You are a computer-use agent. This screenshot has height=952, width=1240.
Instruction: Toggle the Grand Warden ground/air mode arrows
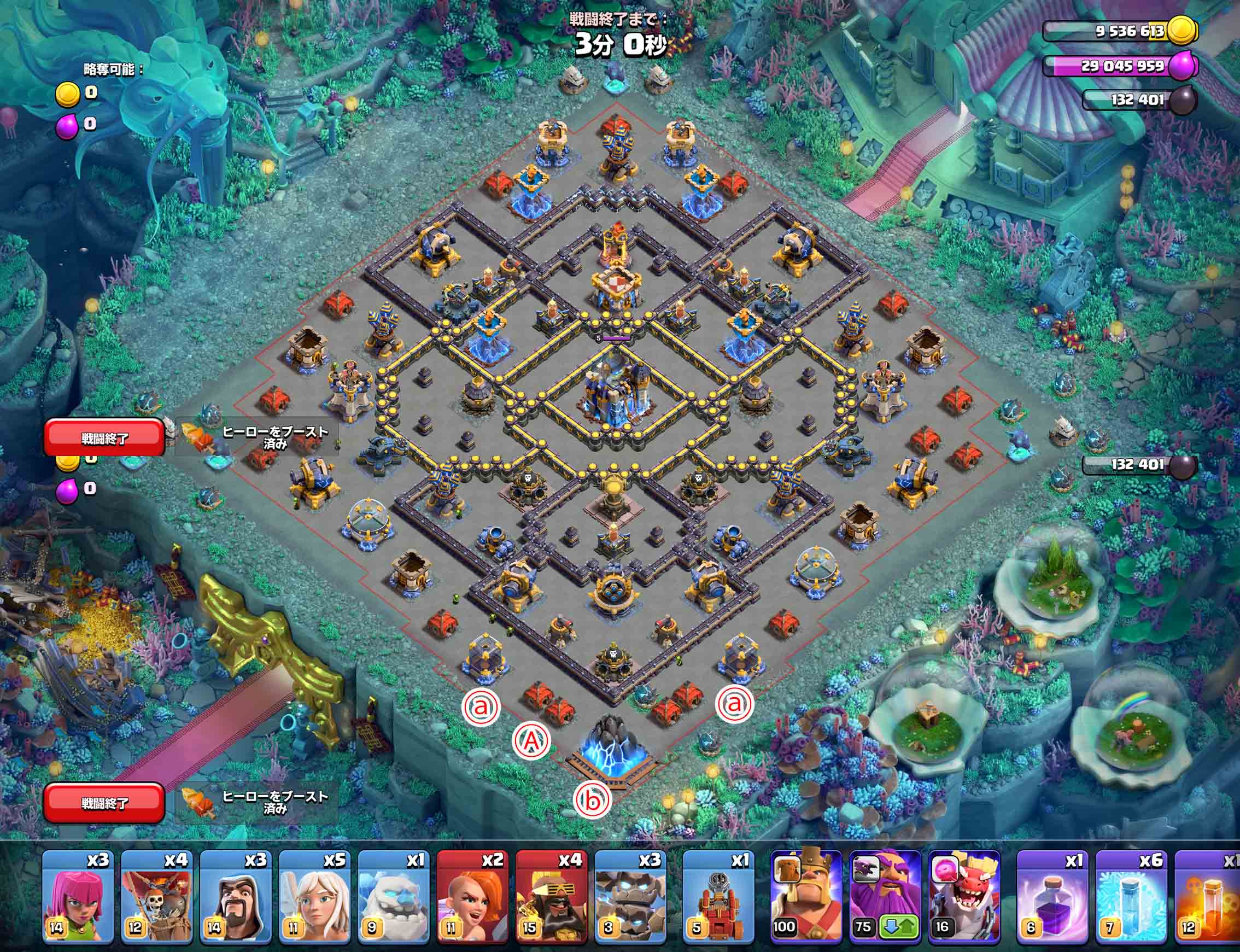coord(899,927)
